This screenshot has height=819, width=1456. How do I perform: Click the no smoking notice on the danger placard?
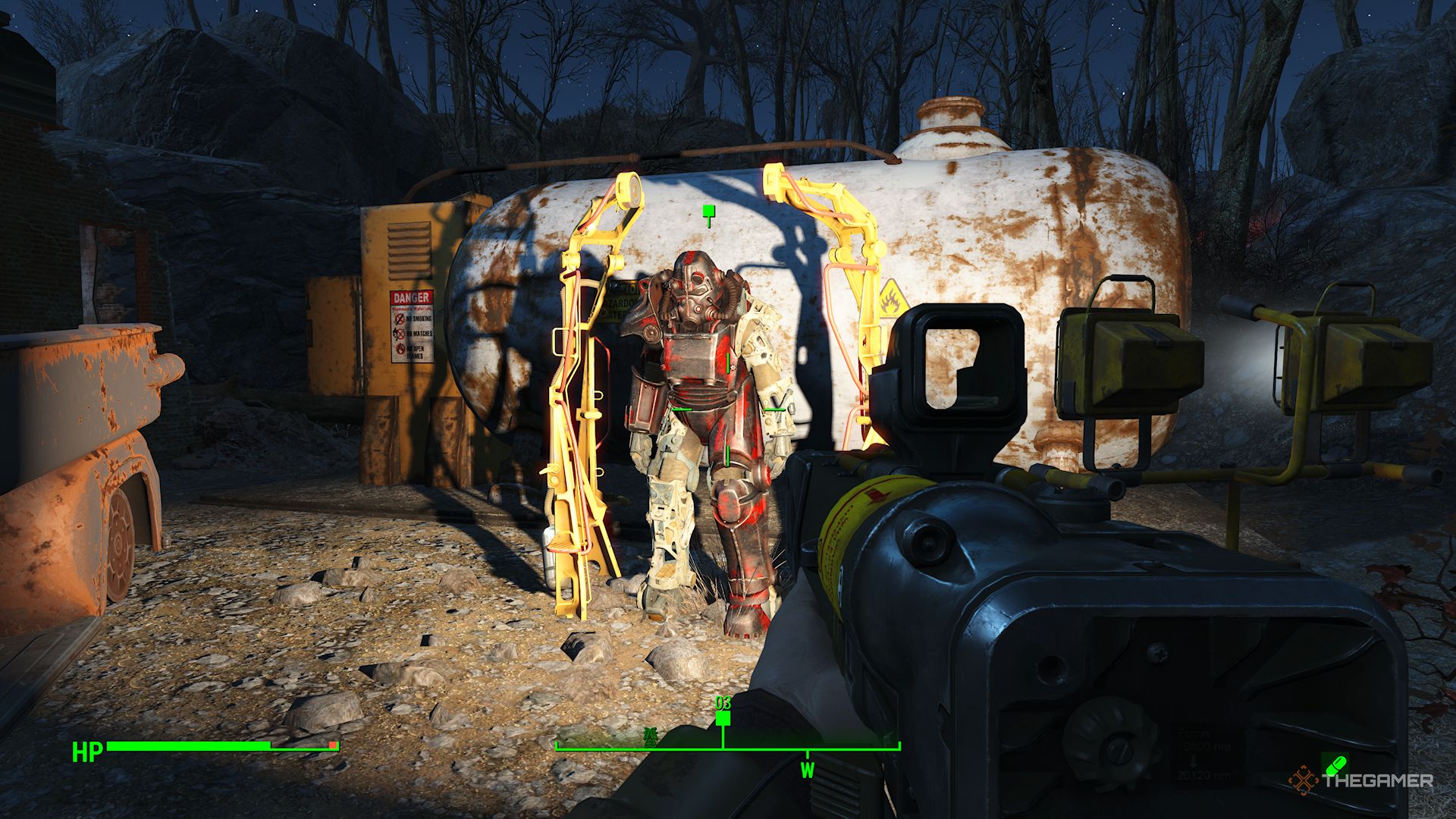[416, 318]
